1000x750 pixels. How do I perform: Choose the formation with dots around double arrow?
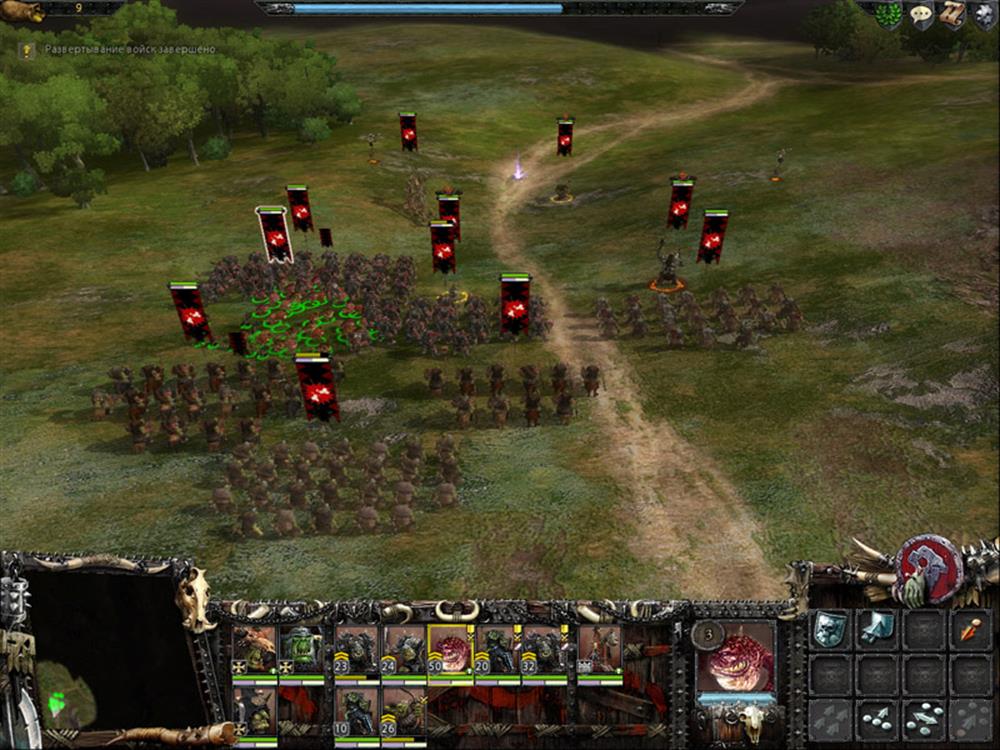point(923,718)
